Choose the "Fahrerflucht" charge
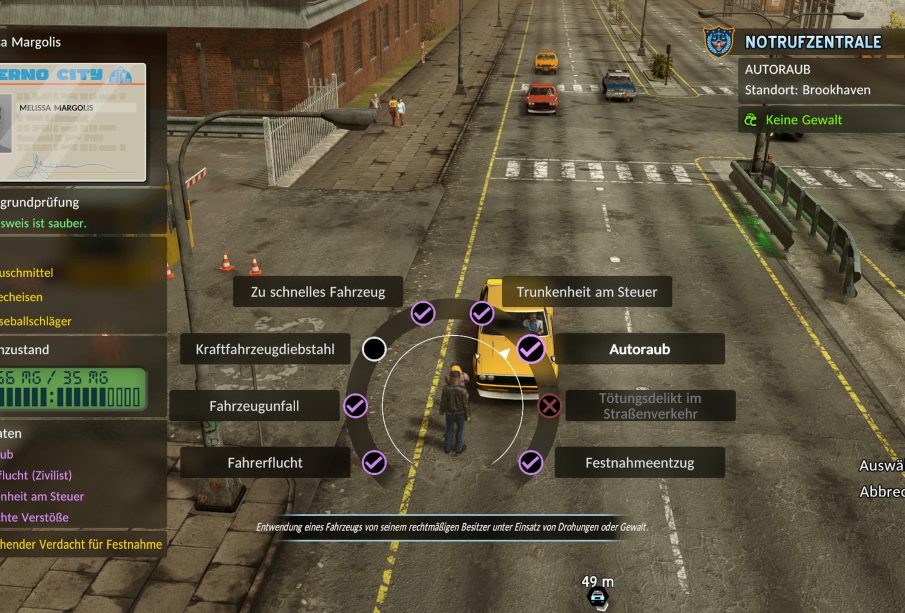 point(265,463)
